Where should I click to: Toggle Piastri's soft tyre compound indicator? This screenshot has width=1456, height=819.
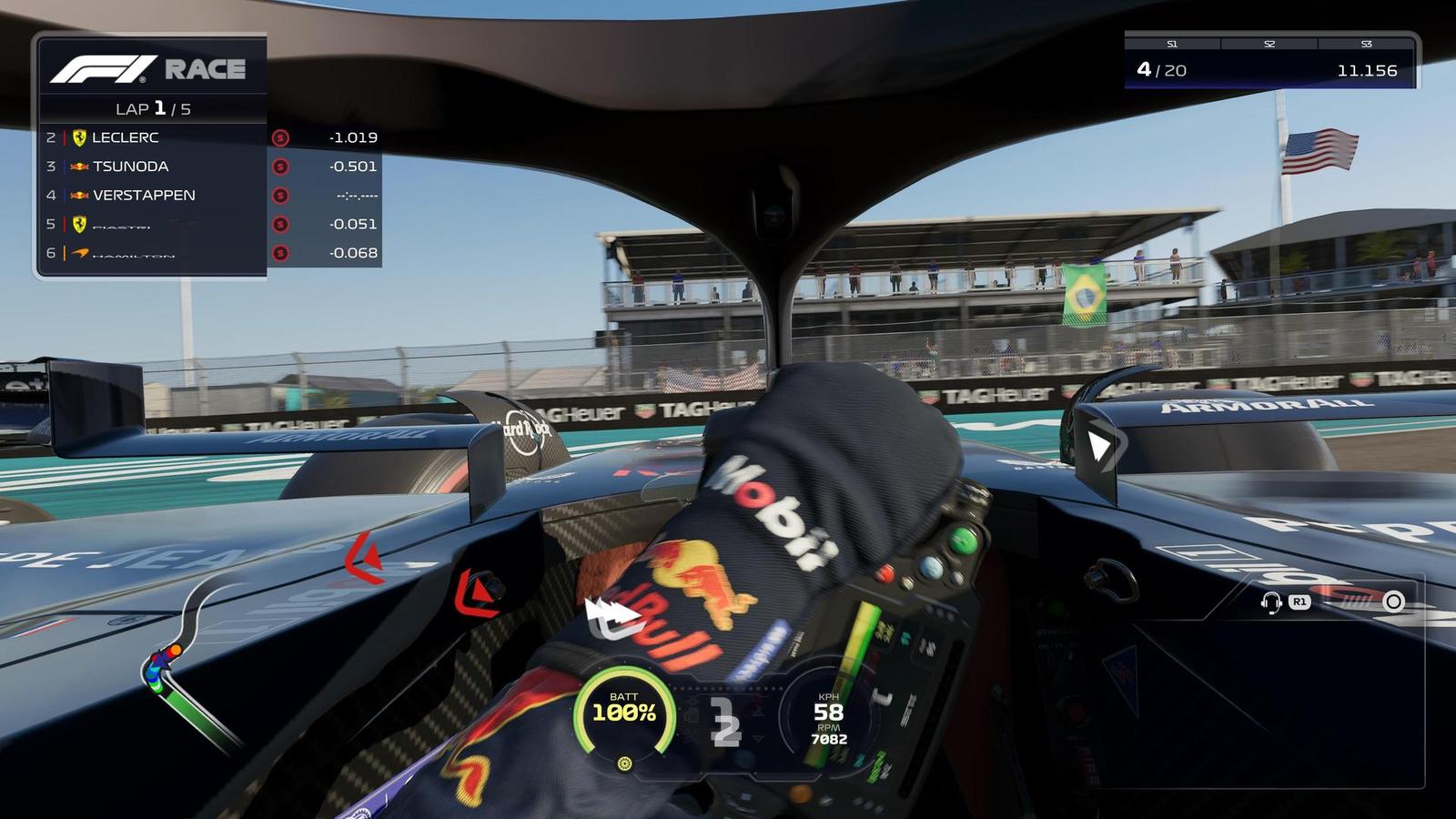279,223
